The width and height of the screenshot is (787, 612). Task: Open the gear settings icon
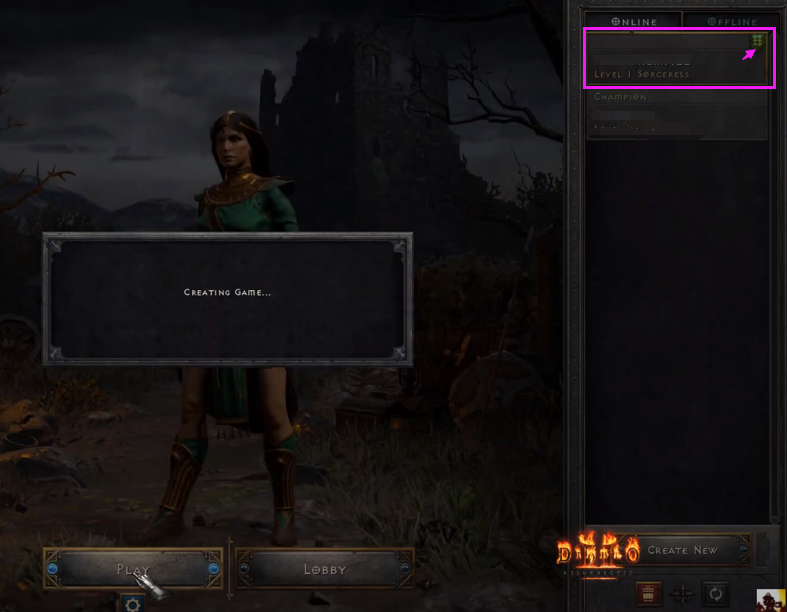tap(132, 604)
